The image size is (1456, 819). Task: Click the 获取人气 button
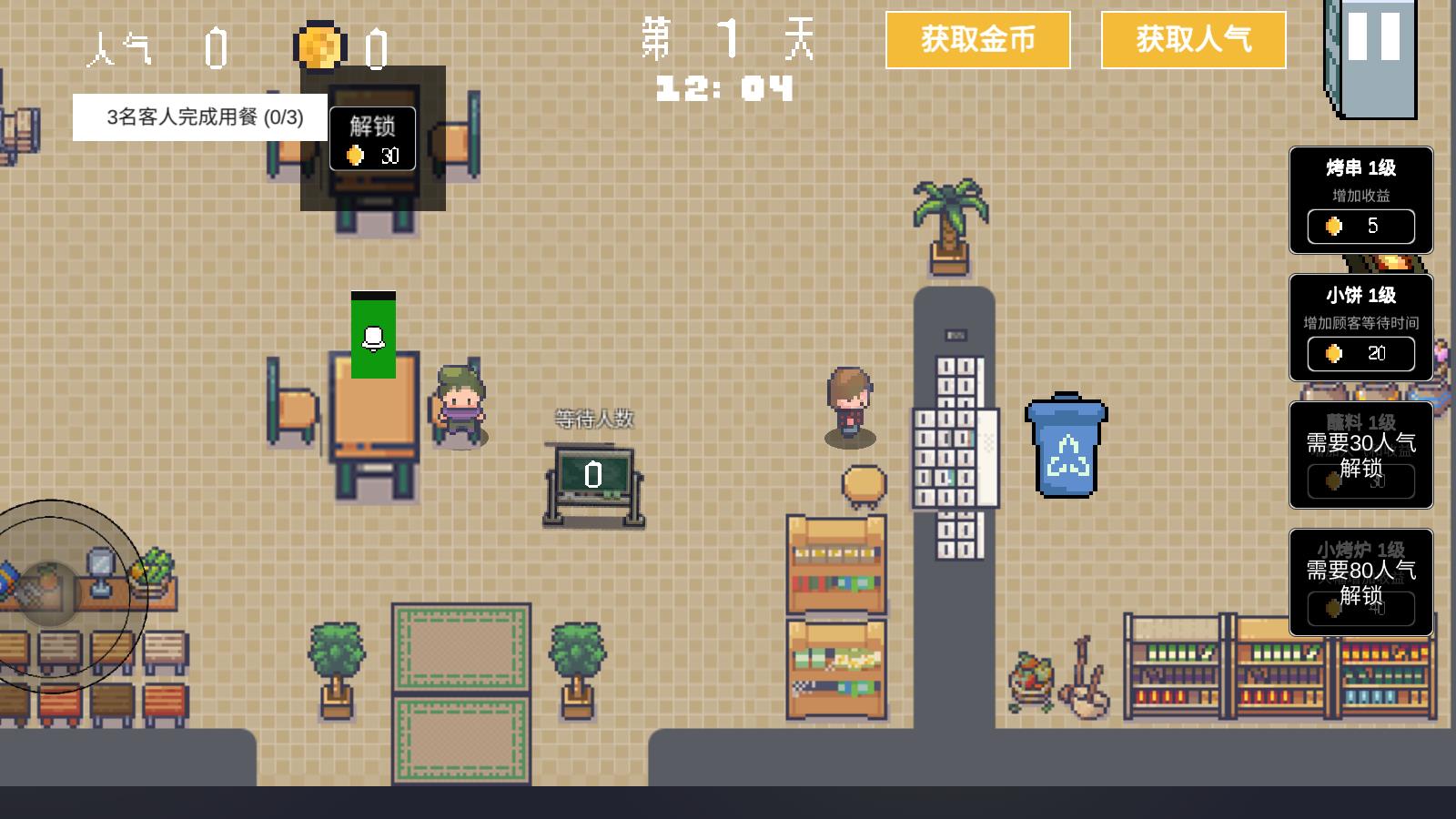[x=1193, y=40]
